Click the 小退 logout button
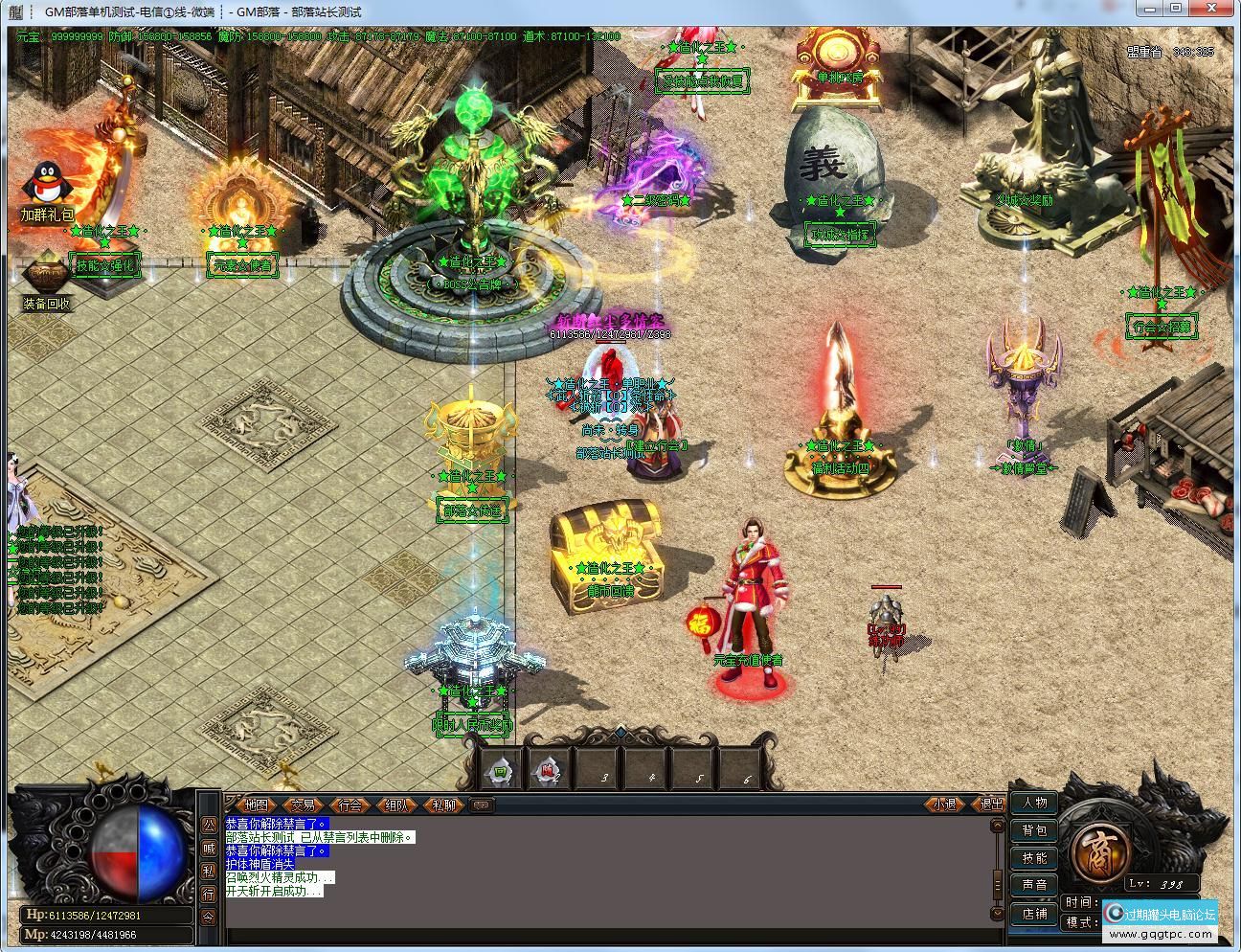 tap(944, 804)
